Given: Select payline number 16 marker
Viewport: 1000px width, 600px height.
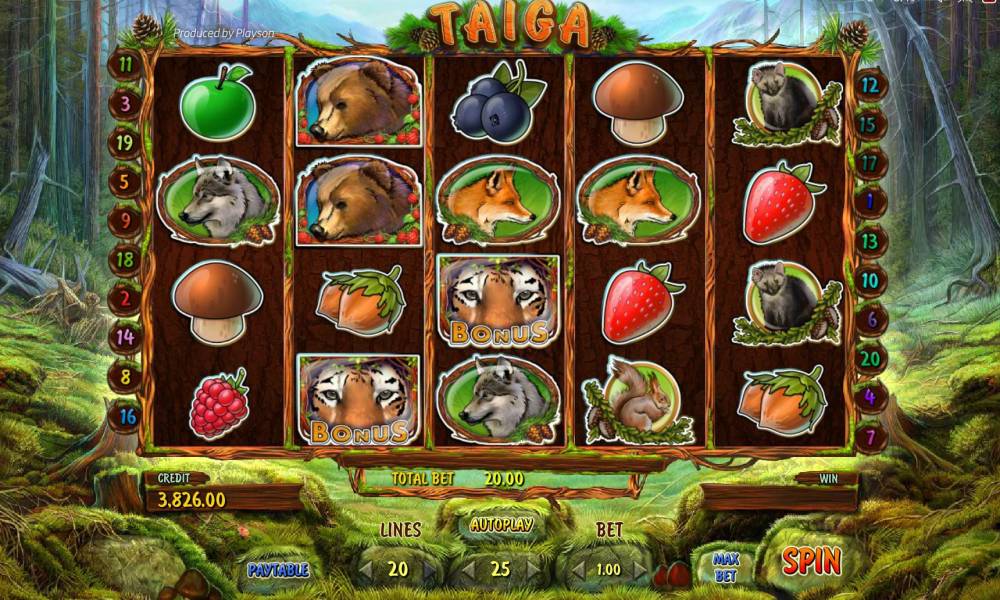Looking at the screenshot, I should point(126,416).
